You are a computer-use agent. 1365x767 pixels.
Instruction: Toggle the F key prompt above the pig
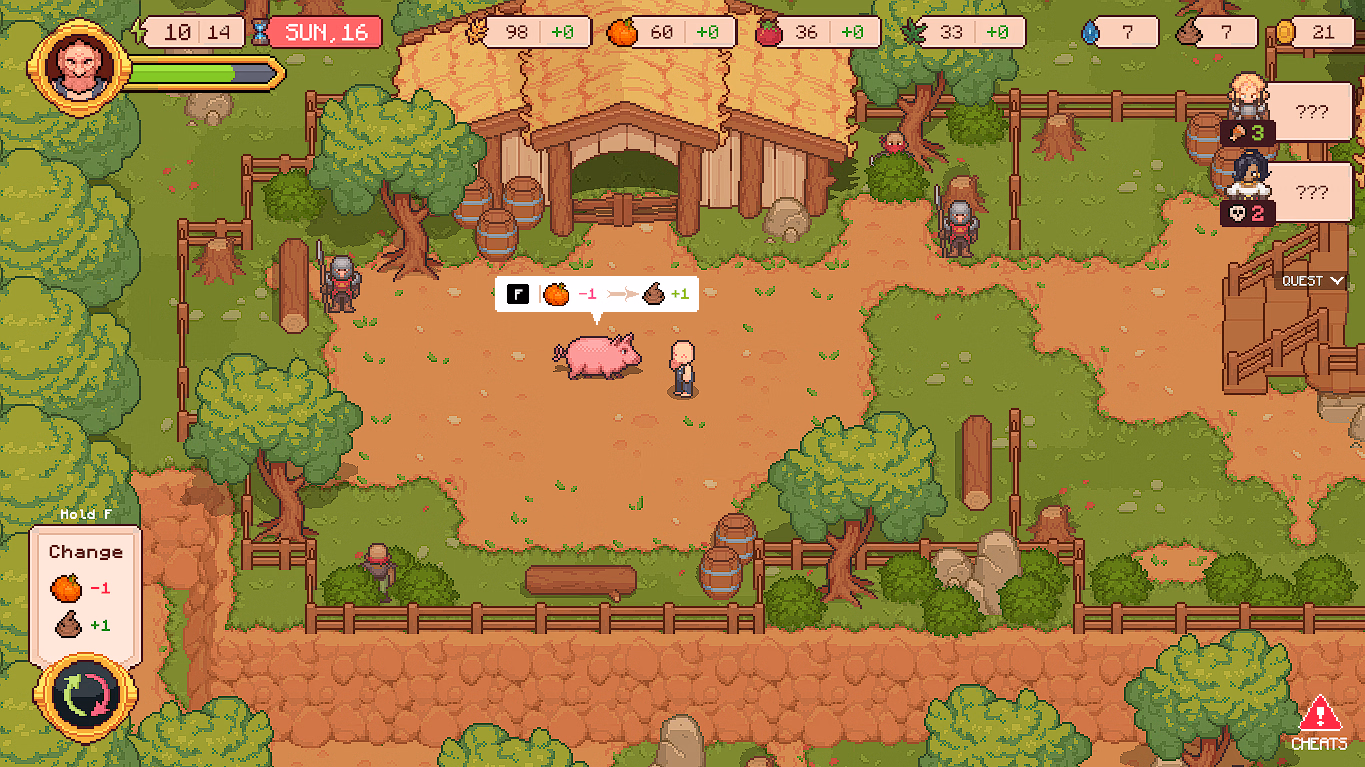pyautogui.click(x=518, y=294)
